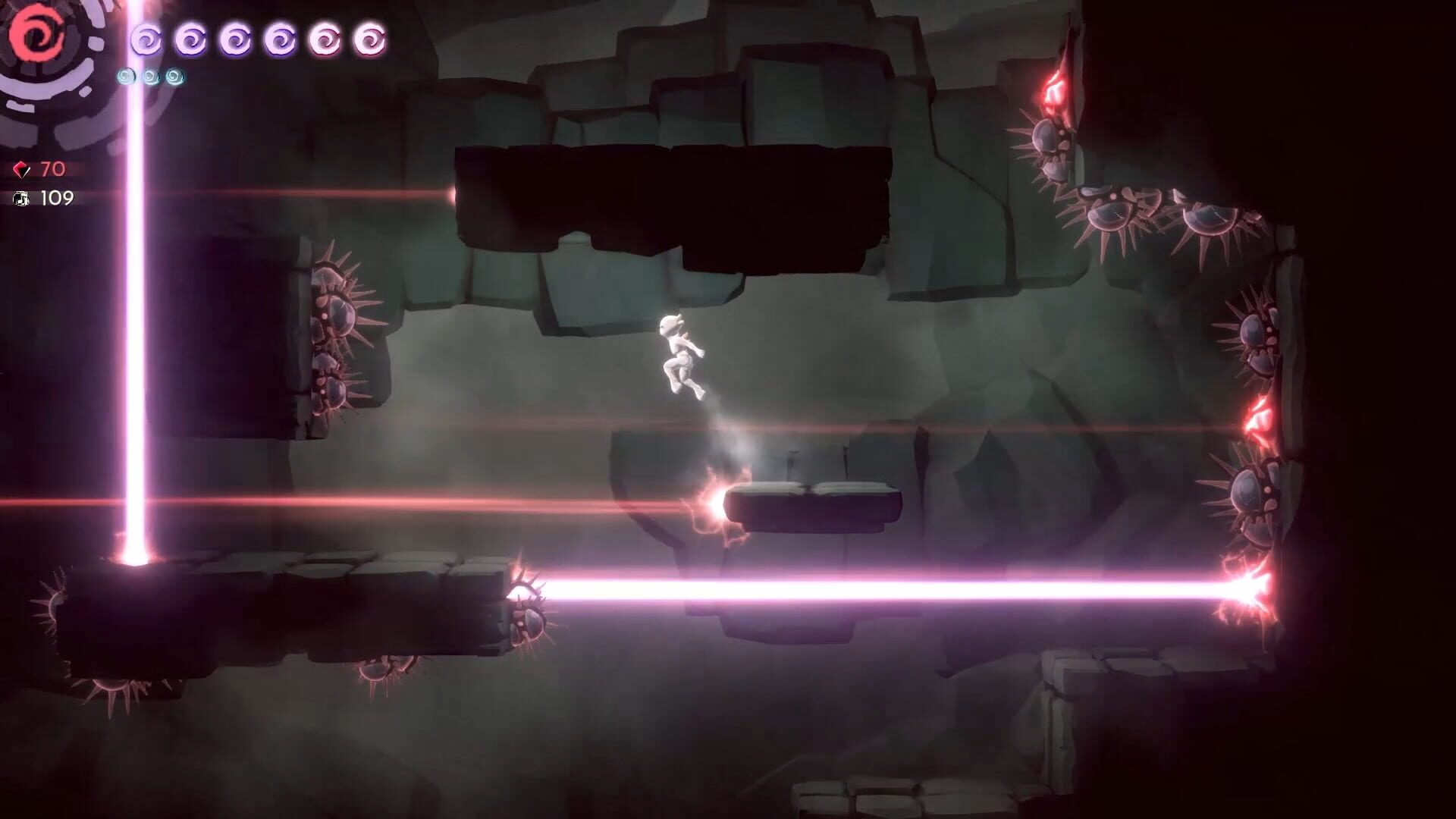Click the currency icon beside 109
The width and height of the screenshot is (1456, 819).
point(23,200)
